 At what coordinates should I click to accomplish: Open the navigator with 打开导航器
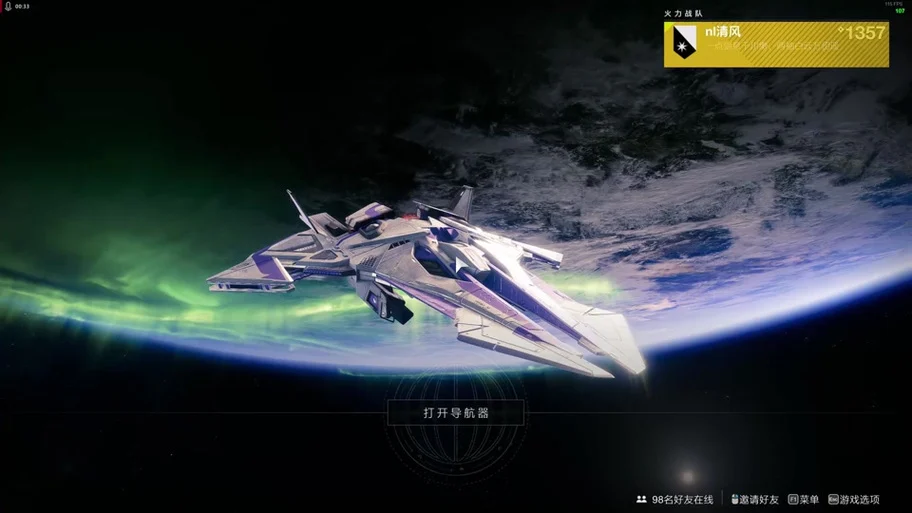(x=456, y=412)
